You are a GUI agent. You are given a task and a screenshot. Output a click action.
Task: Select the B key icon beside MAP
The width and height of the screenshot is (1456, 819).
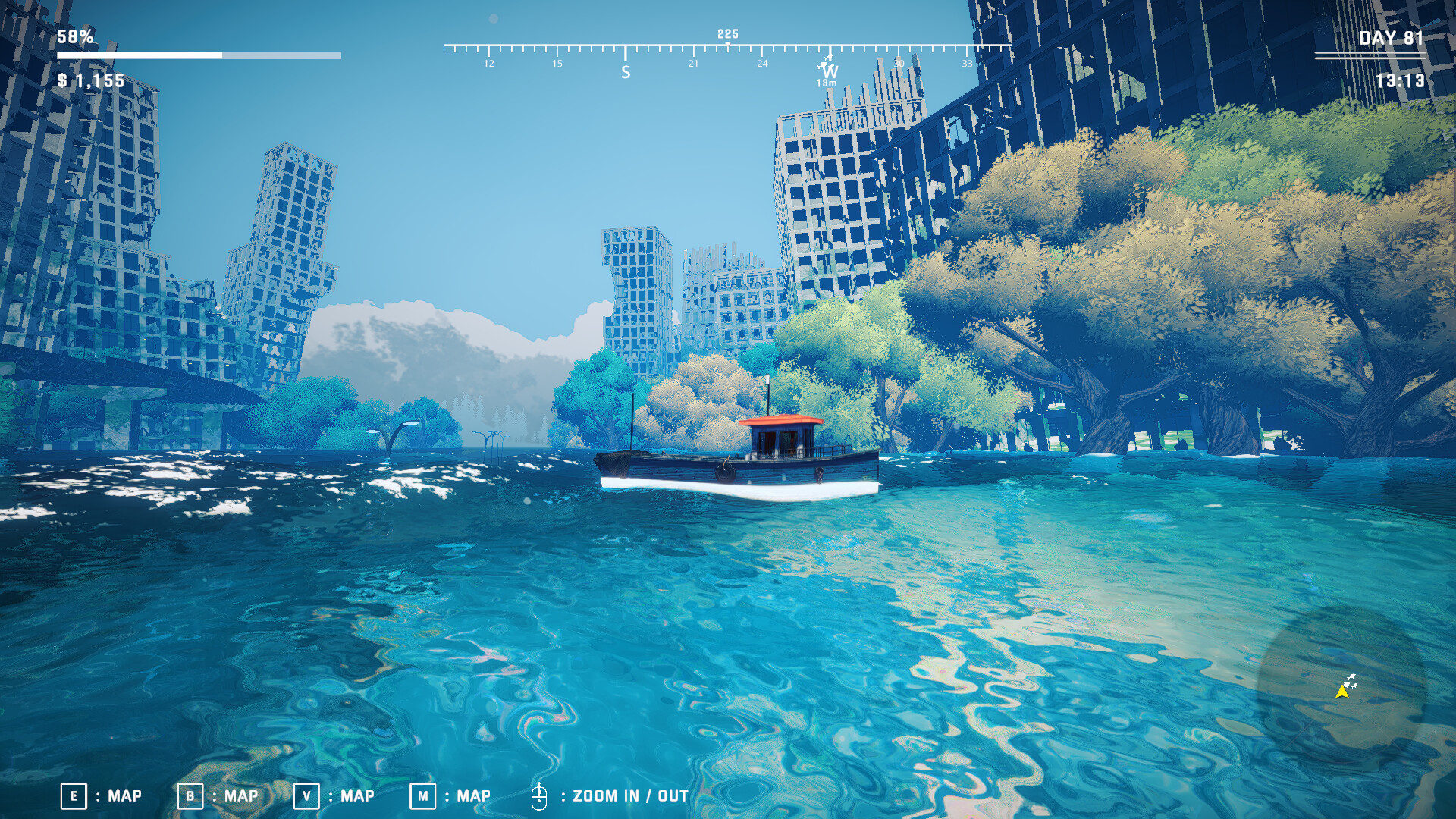pyautogui.click(x=189, y=796)
